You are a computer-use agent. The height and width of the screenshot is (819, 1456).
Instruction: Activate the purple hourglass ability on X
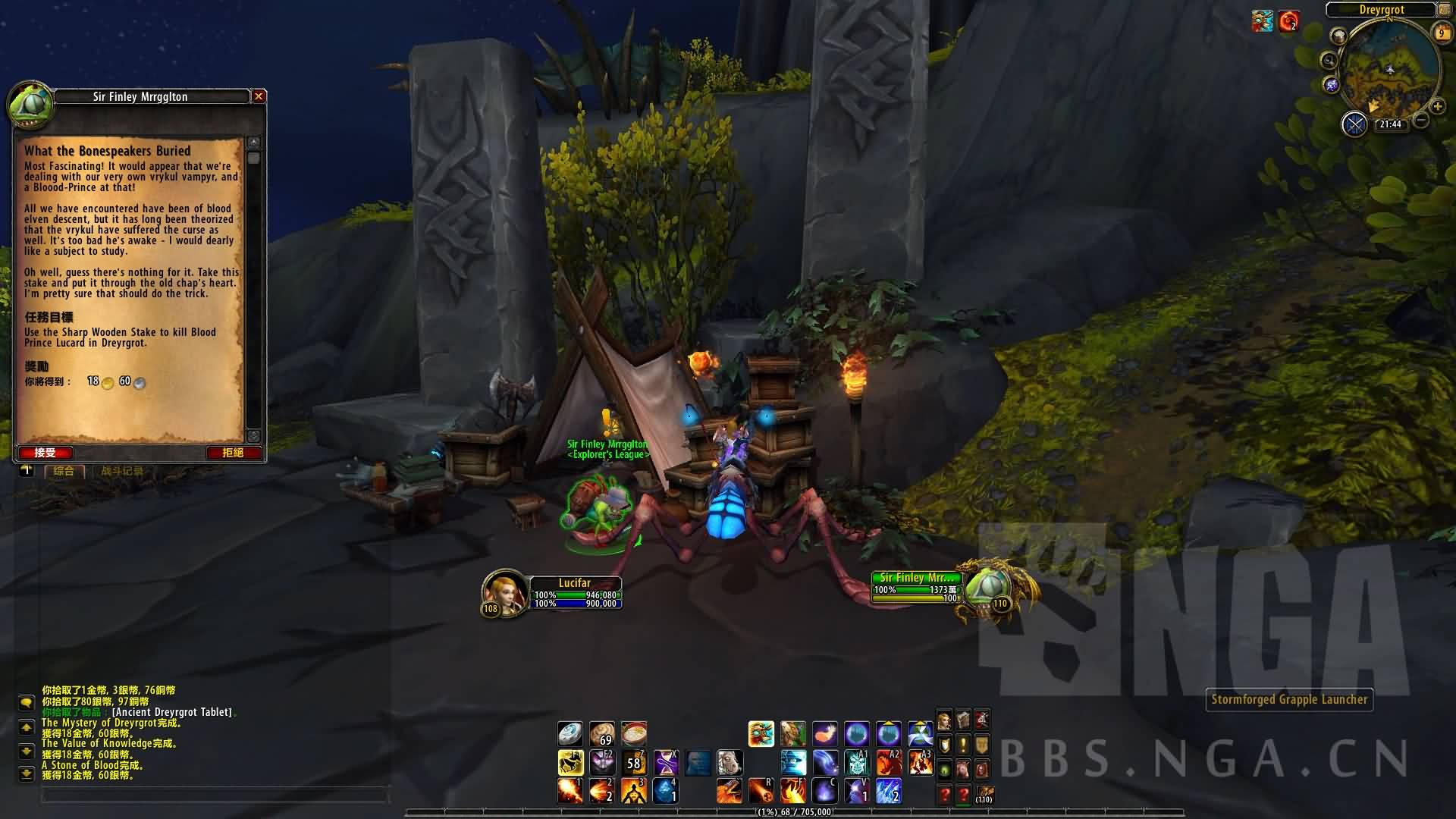click(x=666, y=761)
